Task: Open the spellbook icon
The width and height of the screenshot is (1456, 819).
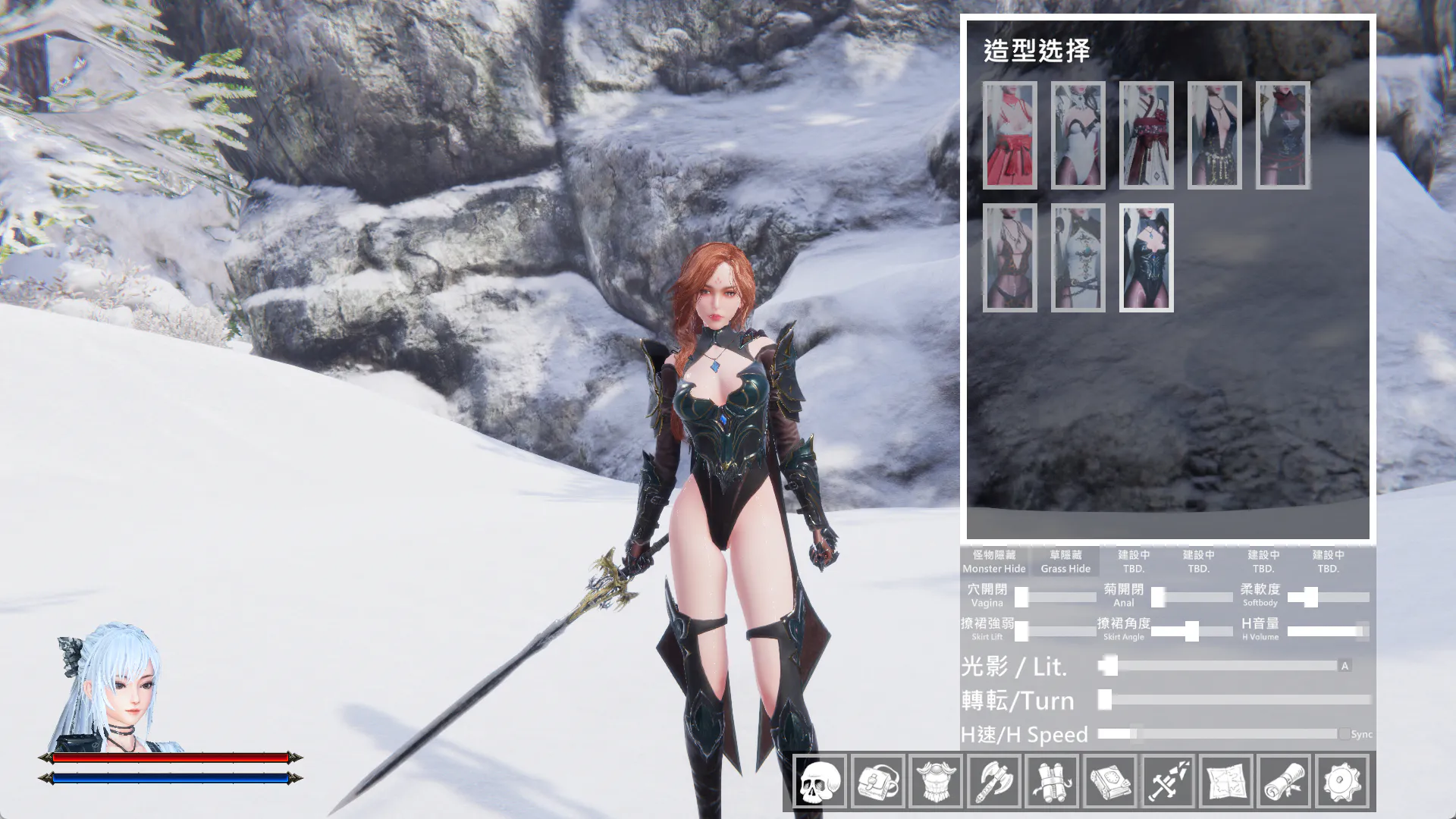Action: pos(1110,781)
